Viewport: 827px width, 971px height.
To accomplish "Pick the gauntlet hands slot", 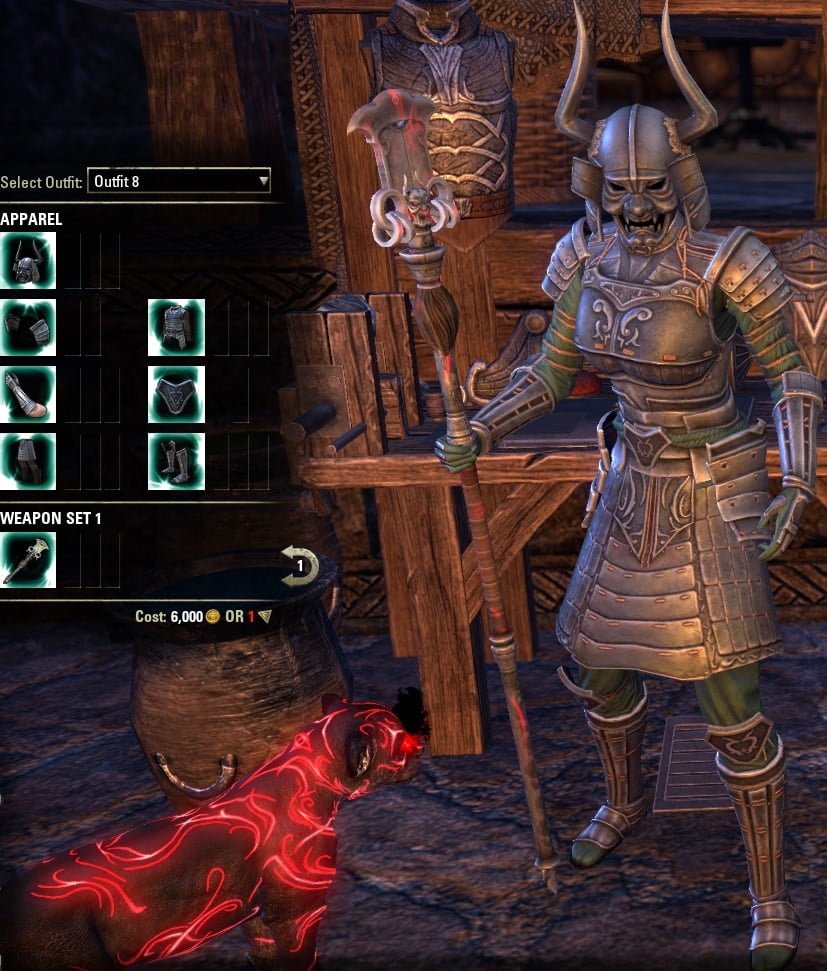I will tap(27, 394).
